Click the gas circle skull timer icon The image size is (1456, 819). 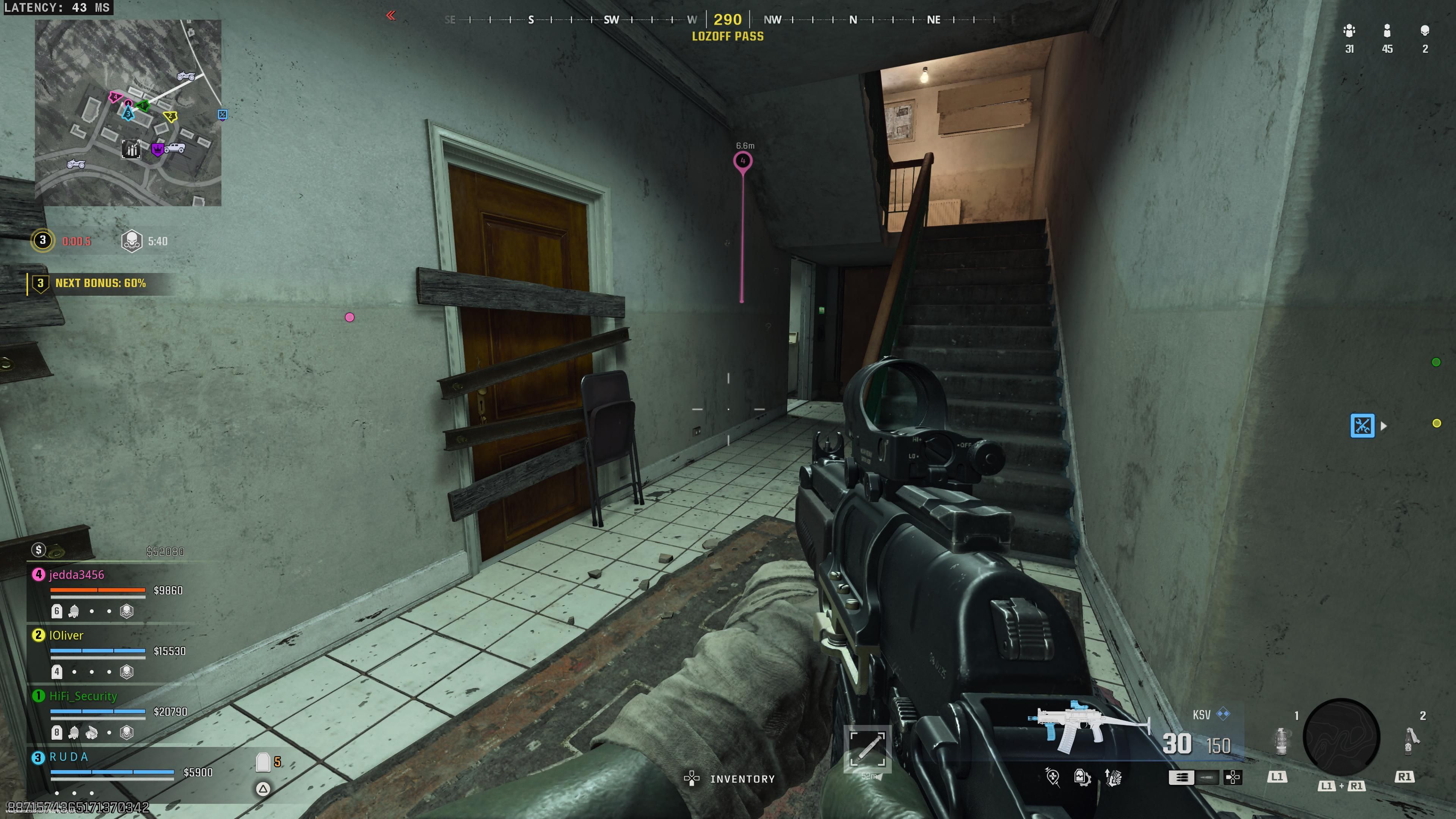(133, 240)
